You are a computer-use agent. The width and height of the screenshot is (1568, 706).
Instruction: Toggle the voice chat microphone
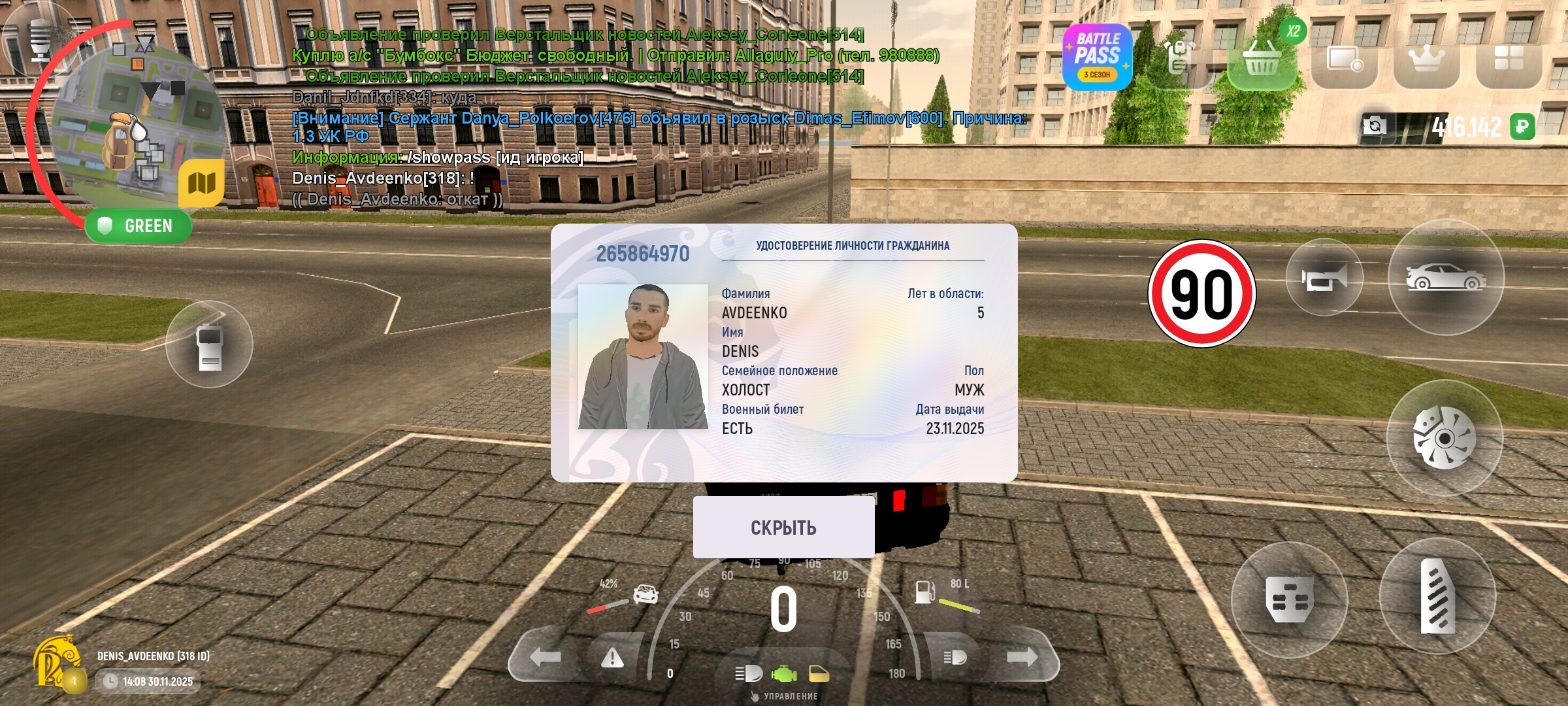tap(41, 38)
